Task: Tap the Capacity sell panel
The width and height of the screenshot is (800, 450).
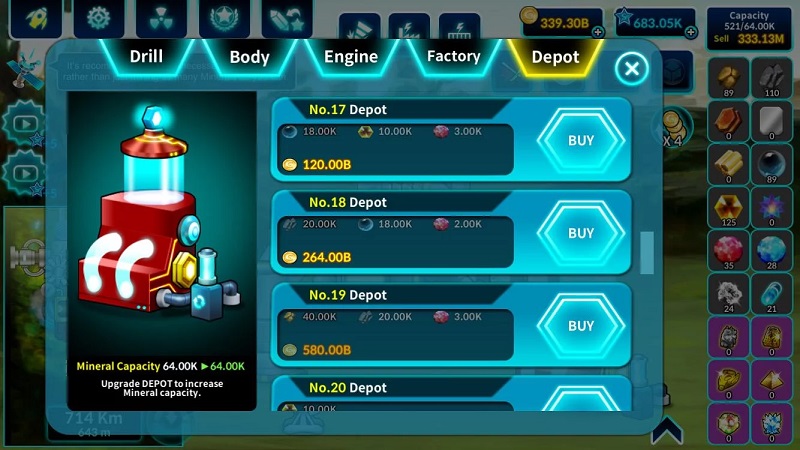Action: pyautogui.click(x=749, y=27)
